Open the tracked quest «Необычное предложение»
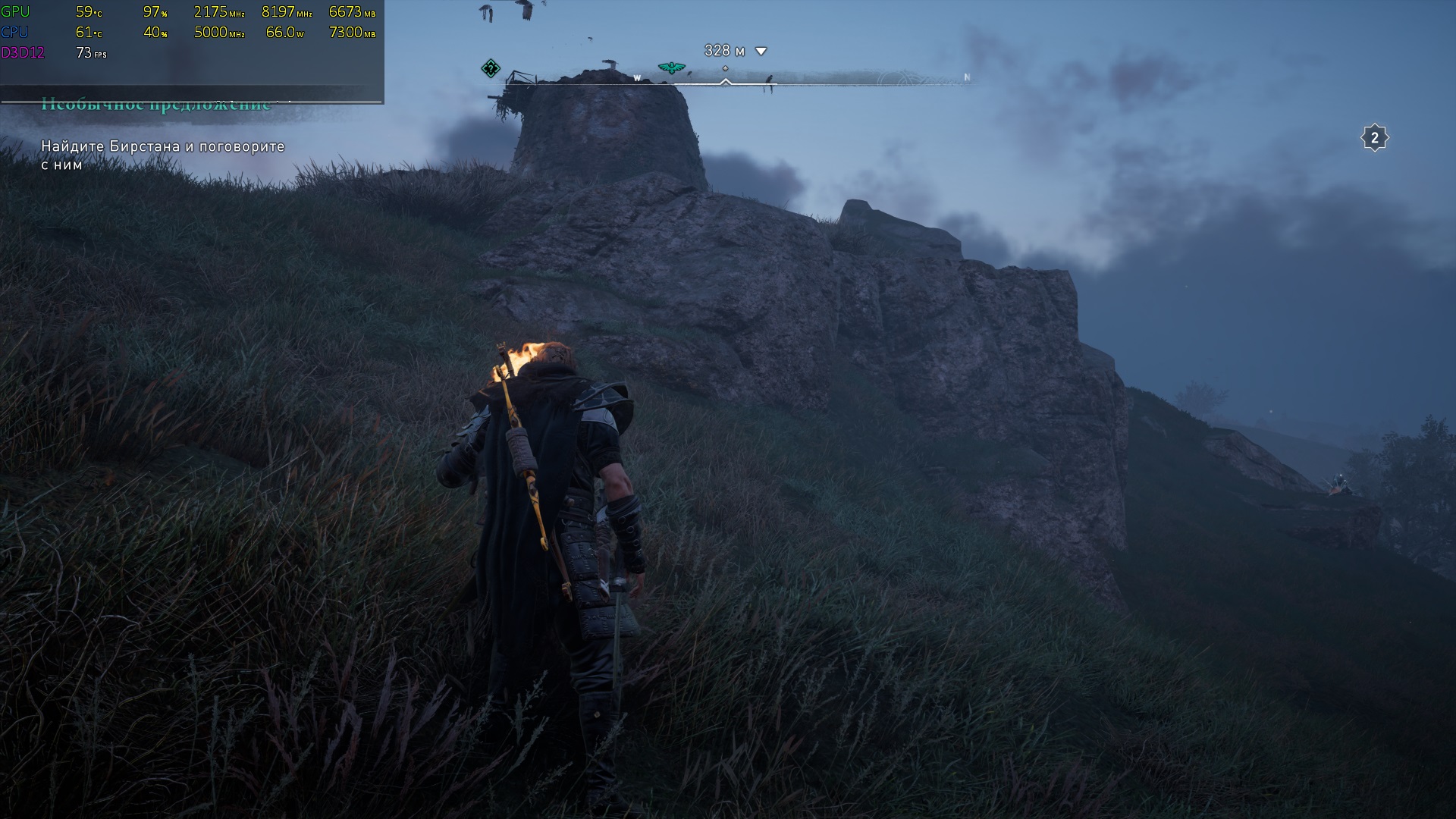Screen dimensions: 1456x819 tap(155, 105)
